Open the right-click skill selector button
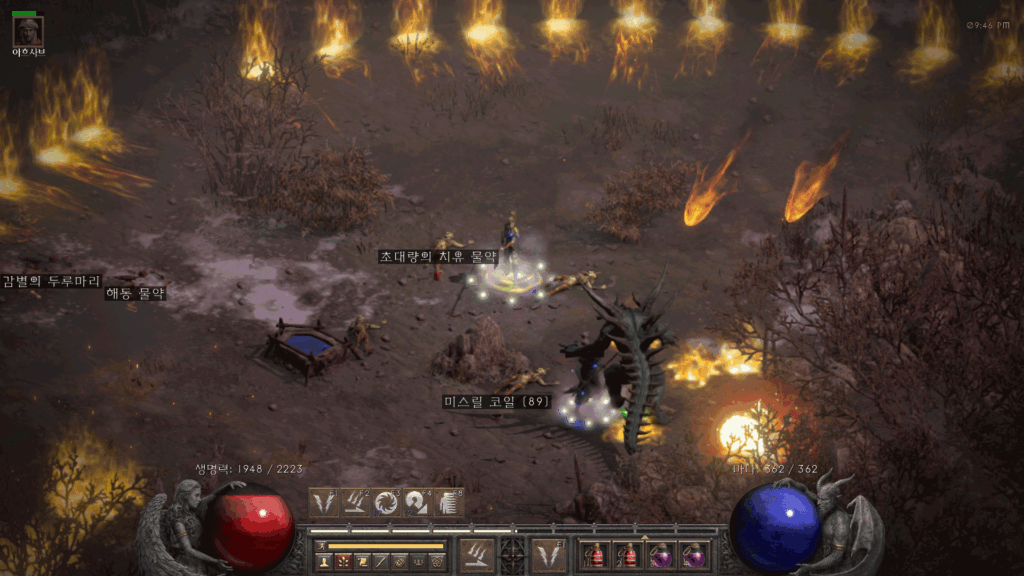Viewport: 1024px width, 576px height. click(x=549, y=553)
